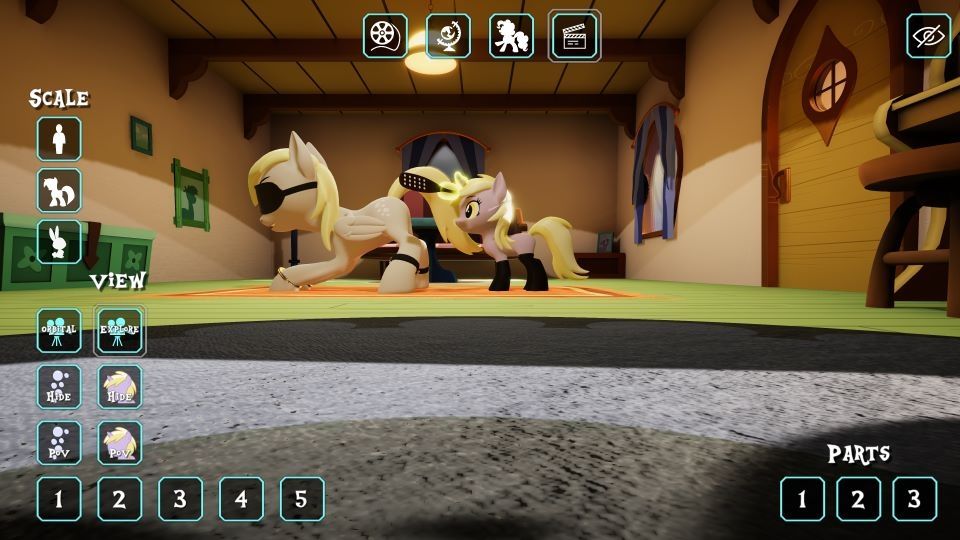The width and height of the screenshot is (960, 540).
Task: Pick the bunny scale option
Action: click(x=59, y=241)
